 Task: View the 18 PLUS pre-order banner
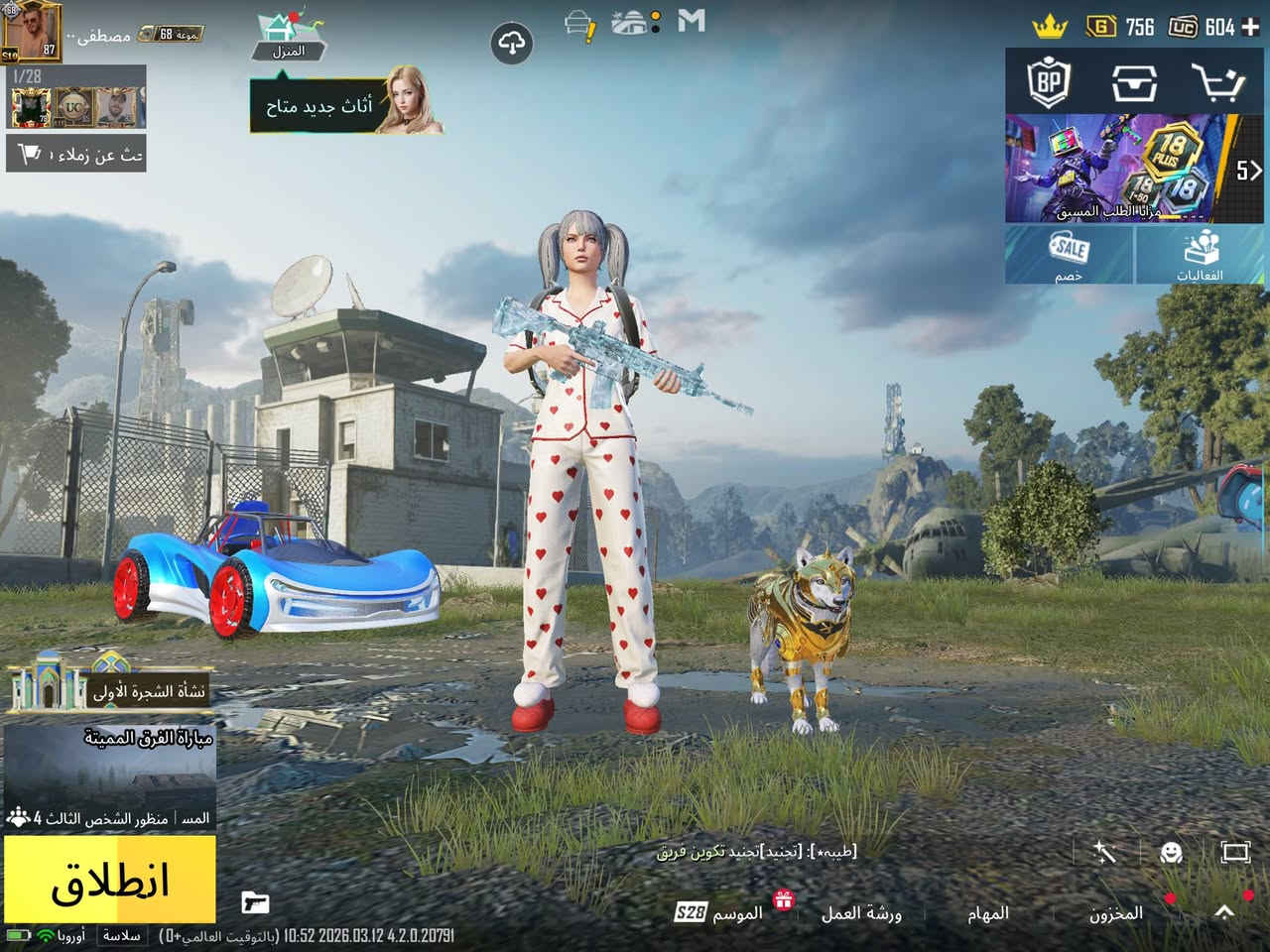coord(1121,168)
